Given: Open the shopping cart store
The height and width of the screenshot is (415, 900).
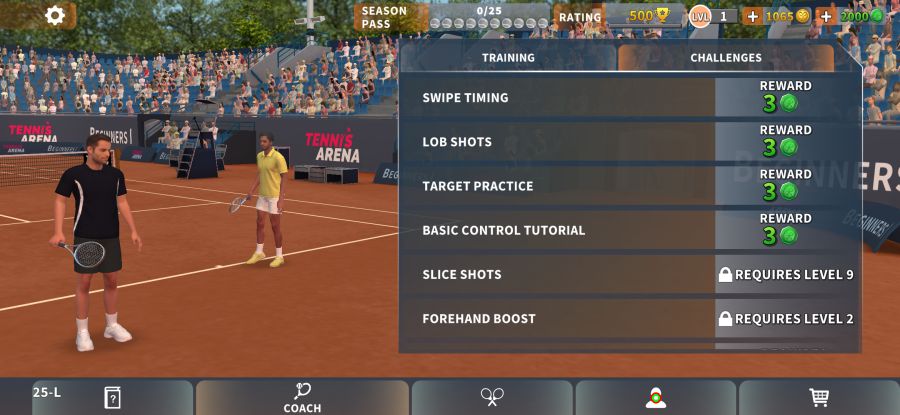Looking at the screenshot, I should (819, 397).
